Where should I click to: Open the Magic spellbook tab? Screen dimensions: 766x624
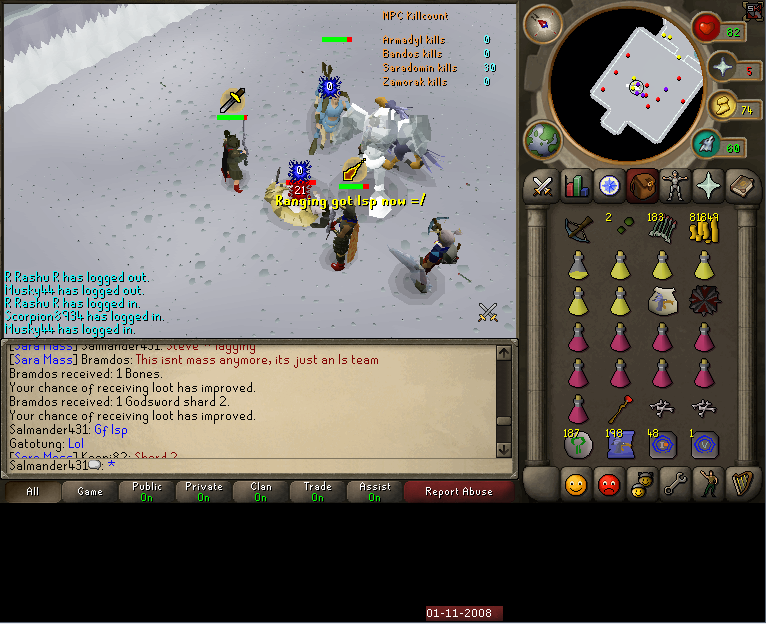pyautogui.click(x=741, y=186)
